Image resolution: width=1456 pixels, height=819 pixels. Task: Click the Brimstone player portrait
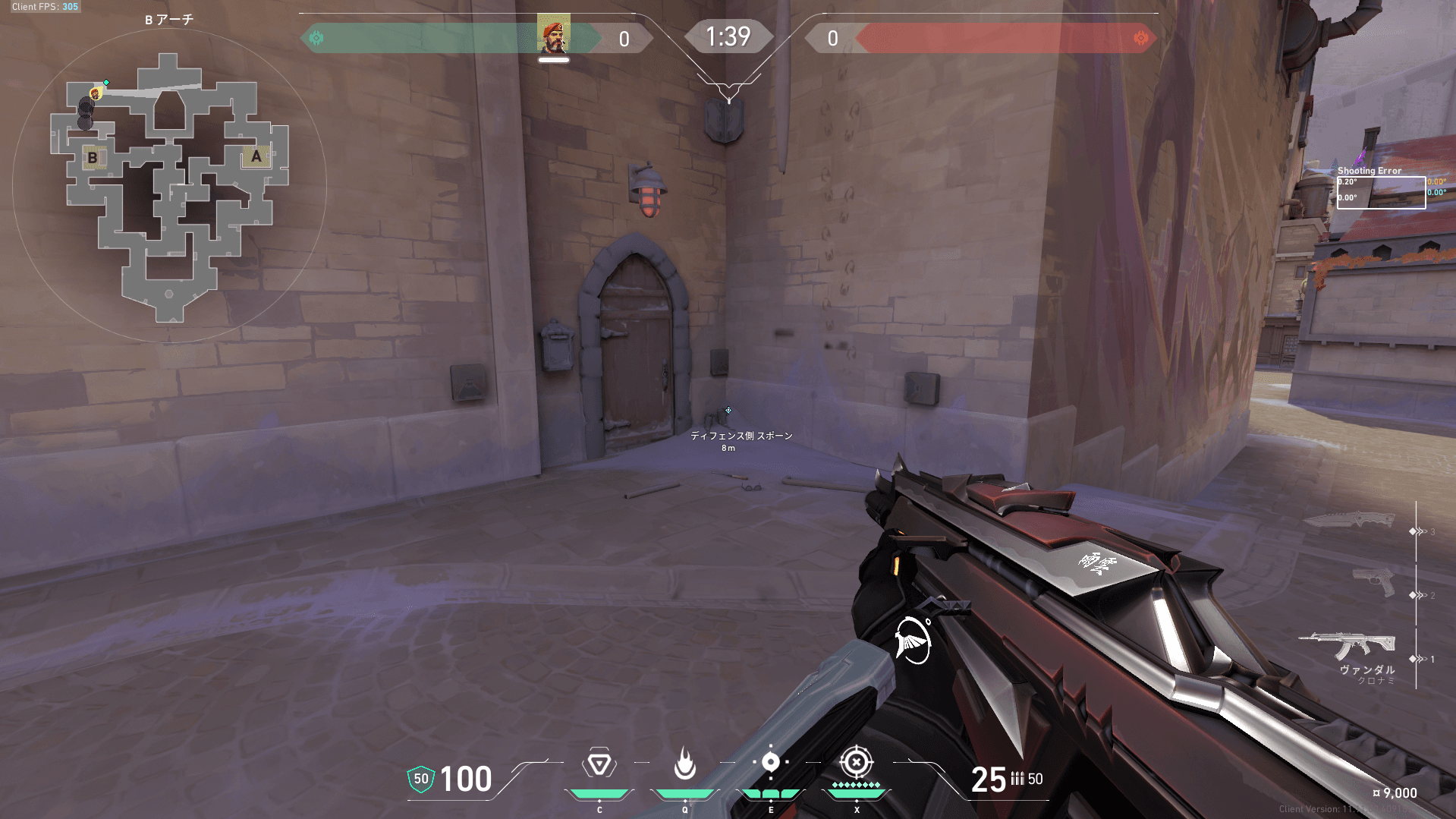[553, 35]
